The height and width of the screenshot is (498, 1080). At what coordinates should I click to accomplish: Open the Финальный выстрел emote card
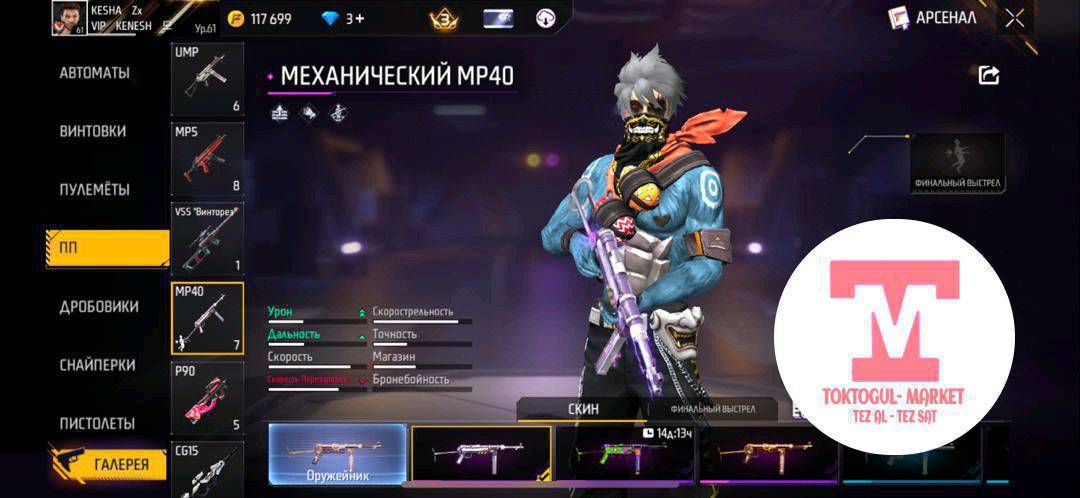(957, 162)
